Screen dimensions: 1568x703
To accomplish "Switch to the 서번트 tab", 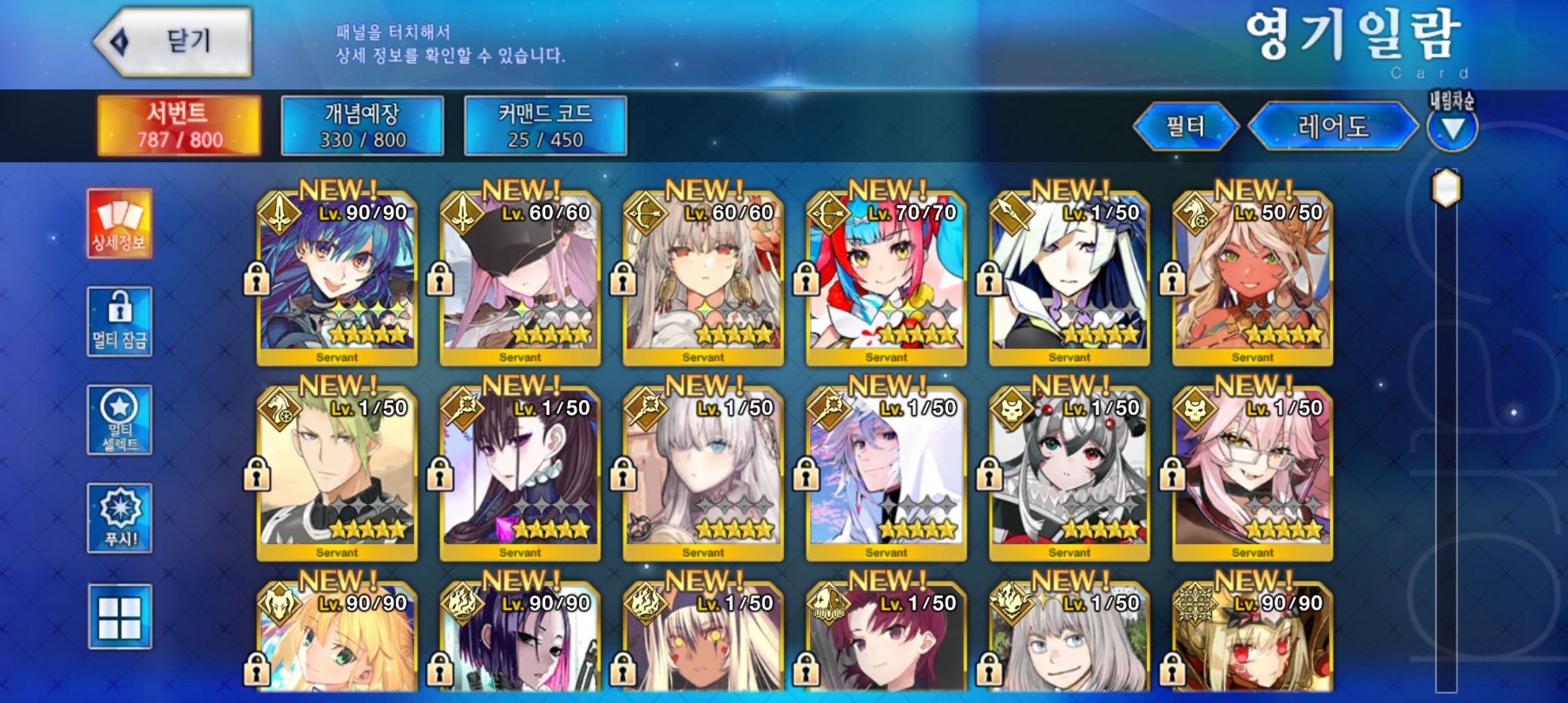I will [x=179, y=126].
